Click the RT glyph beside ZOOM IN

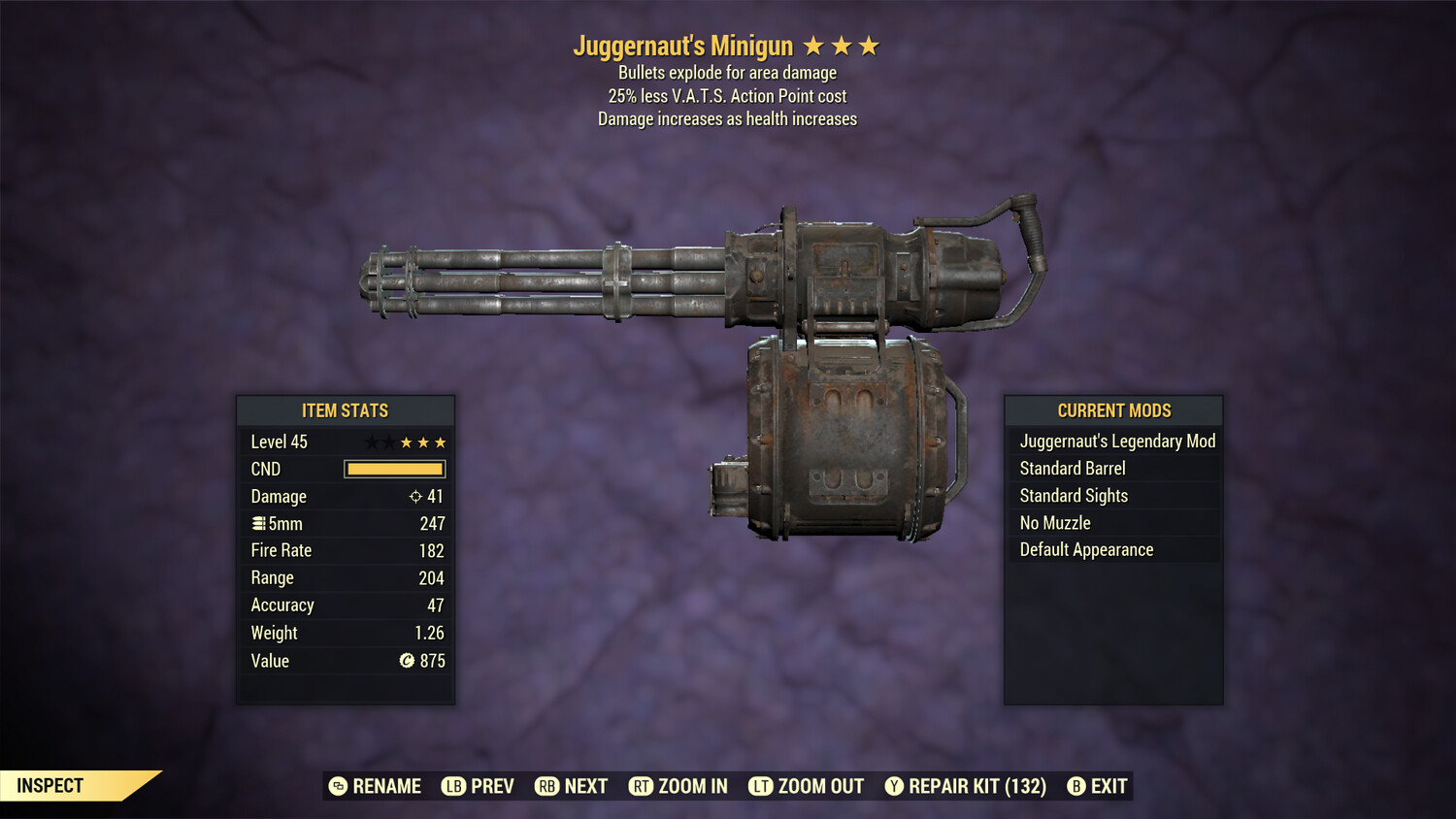pyautogui.click(x=641, y=786)
